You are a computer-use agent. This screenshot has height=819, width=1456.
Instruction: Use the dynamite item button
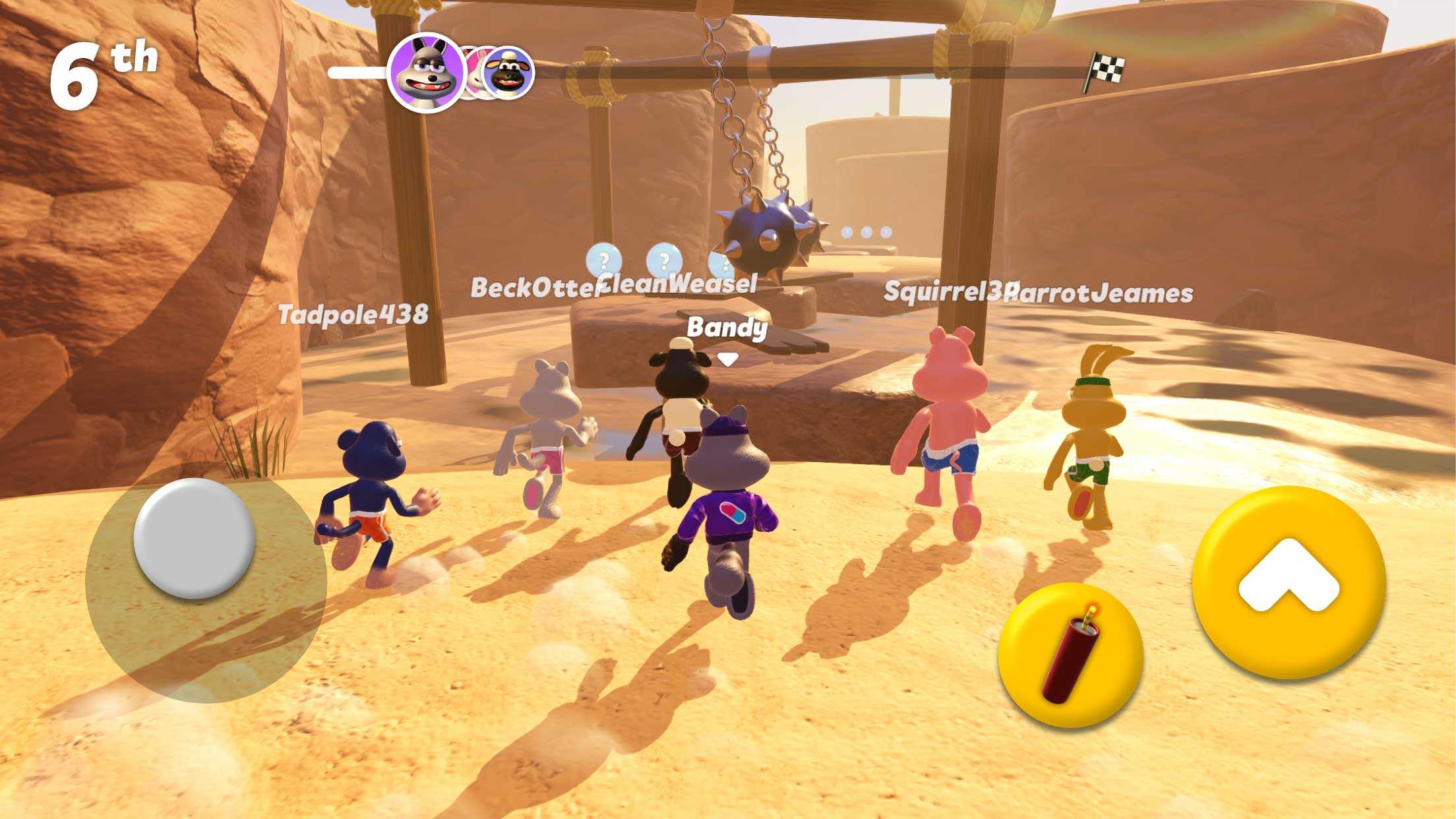[x=1070, y=654]
